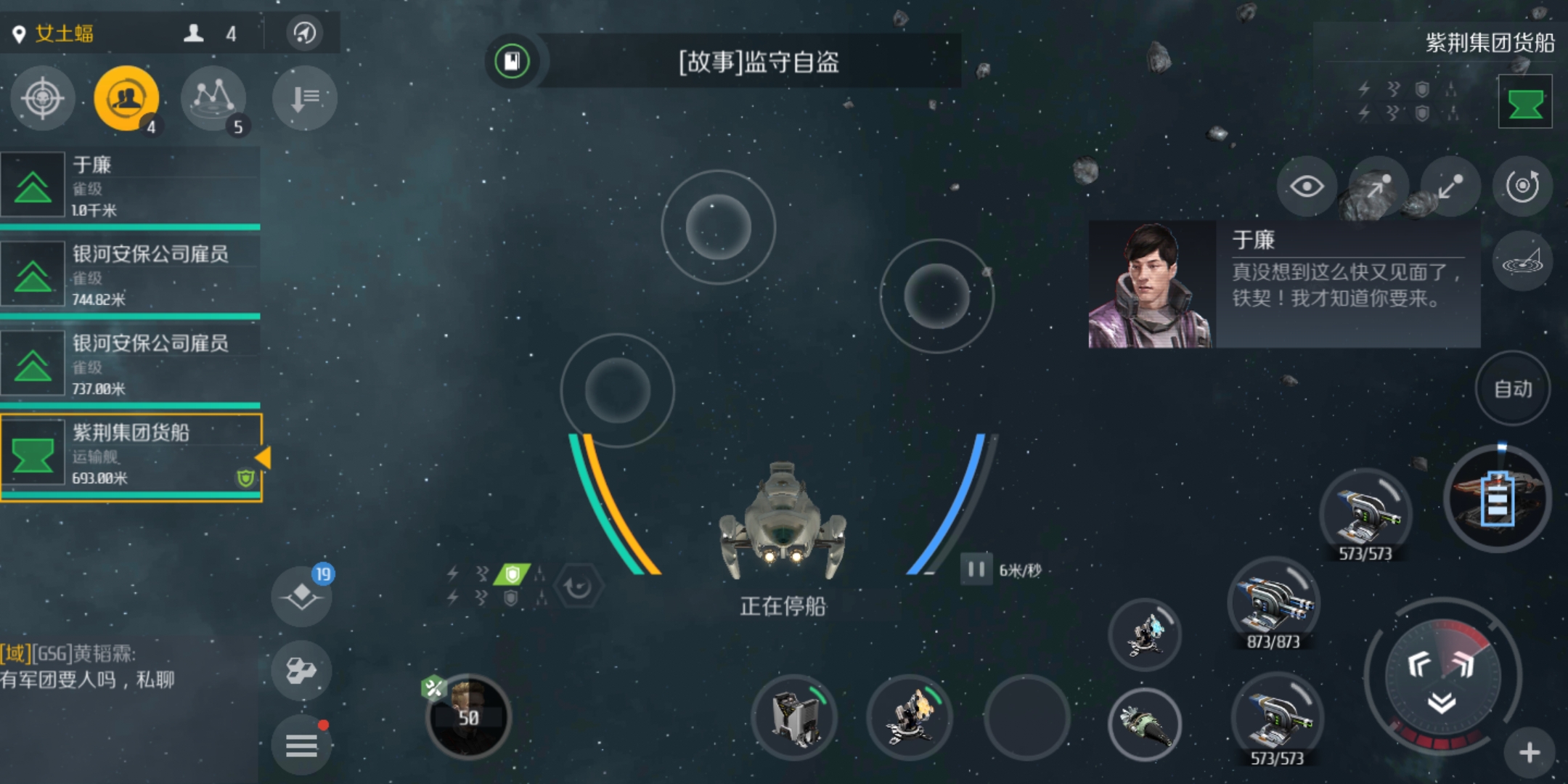1568x784 pixels.
Task: Click the autopilot navigation icon top left
Action: [x=304, y=33]
